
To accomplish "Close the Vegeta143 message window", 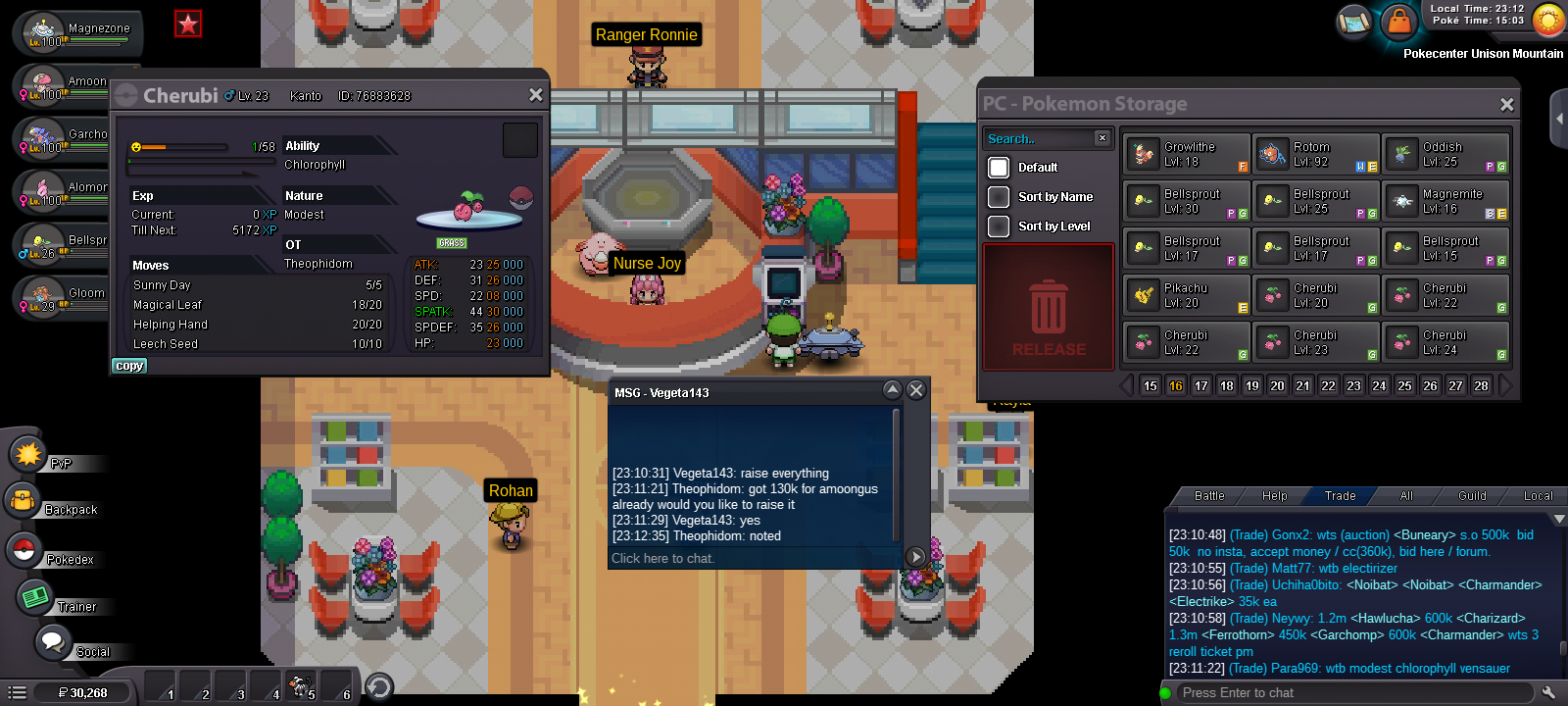I will click(916, 390).
